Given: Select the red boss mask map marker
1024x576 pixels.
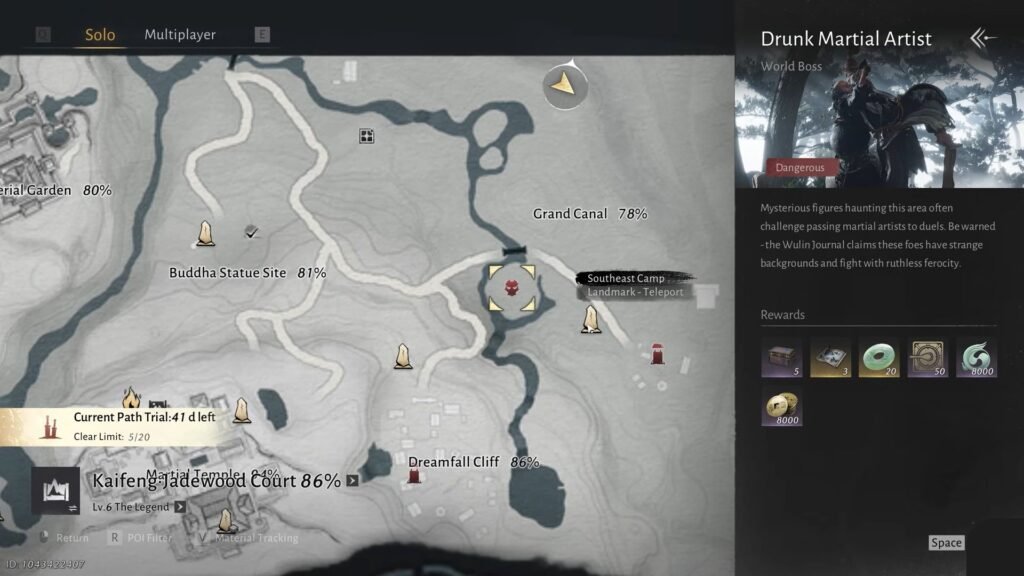Looking at the screenshot, I should coord(512,288).
